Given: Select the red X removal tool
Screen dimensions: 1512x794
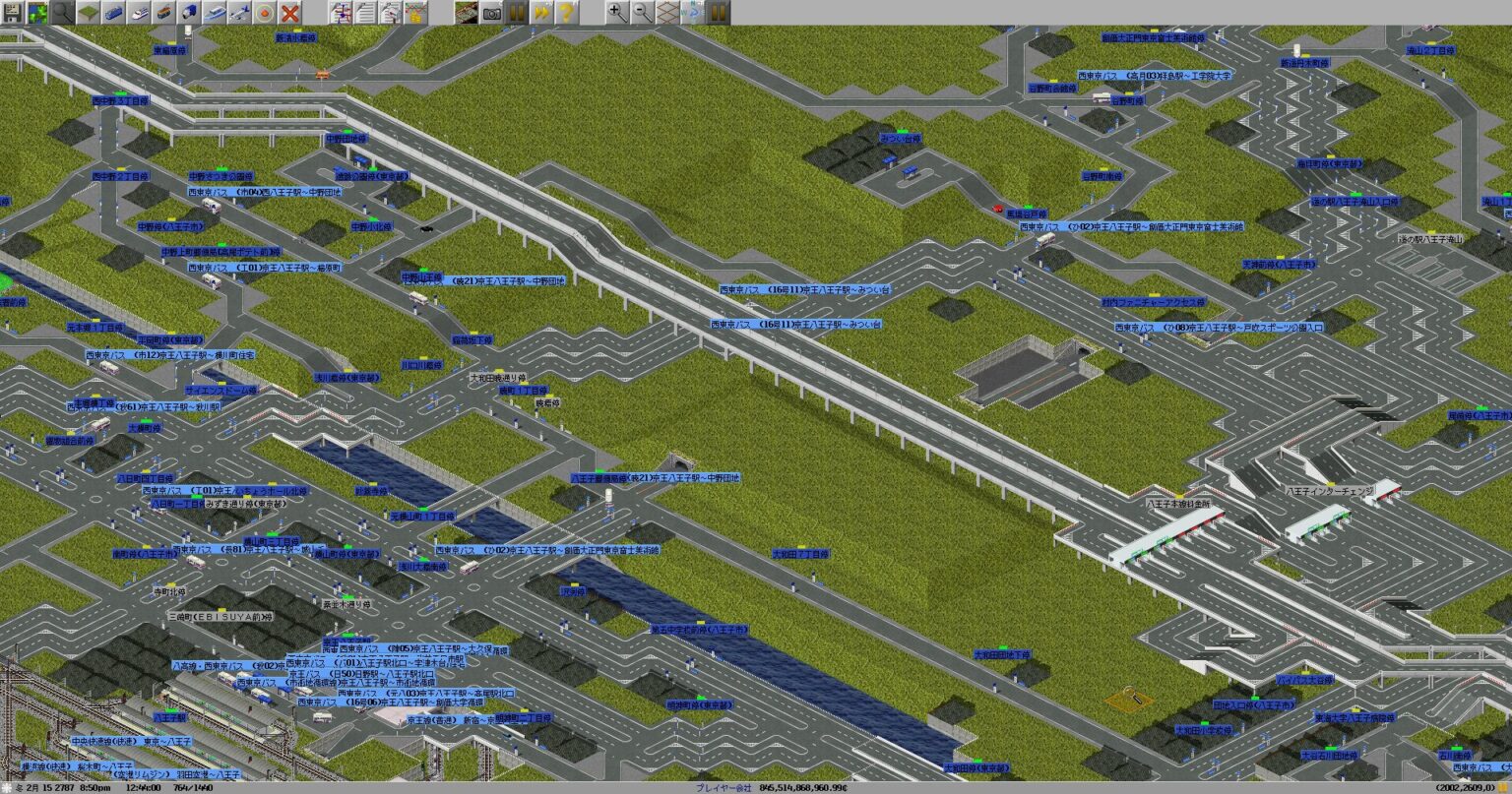Looking at the screenshot, I should click(288, 14).
